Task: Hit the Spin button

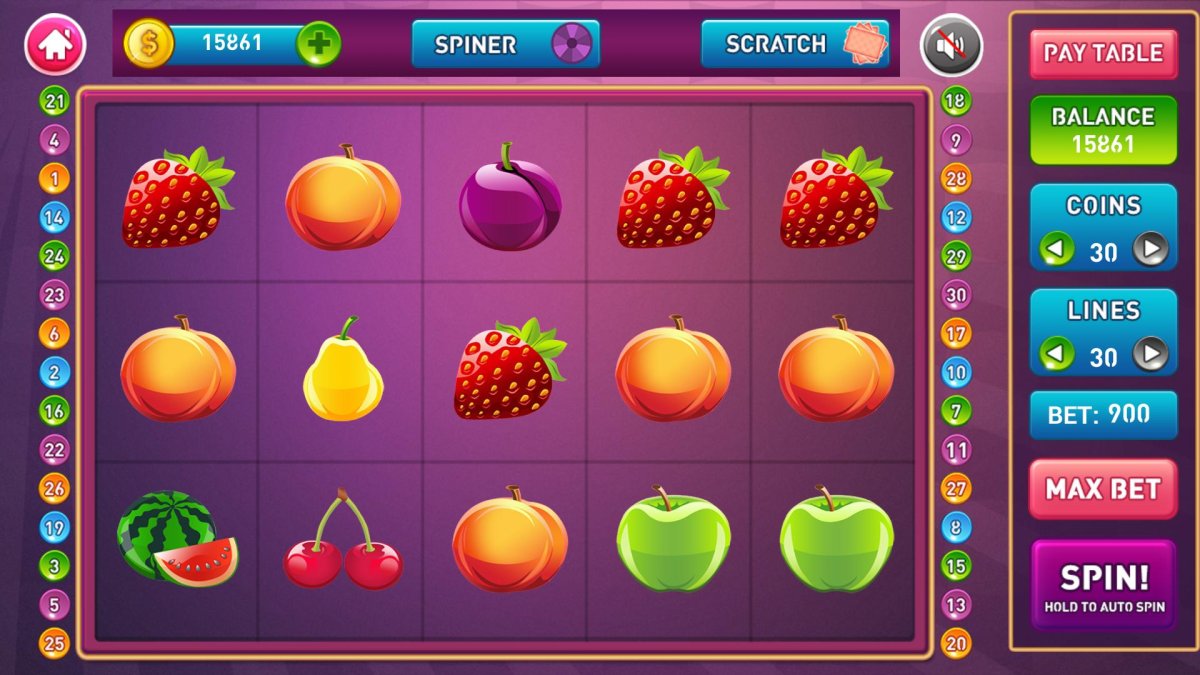Action: (1103, 584)
